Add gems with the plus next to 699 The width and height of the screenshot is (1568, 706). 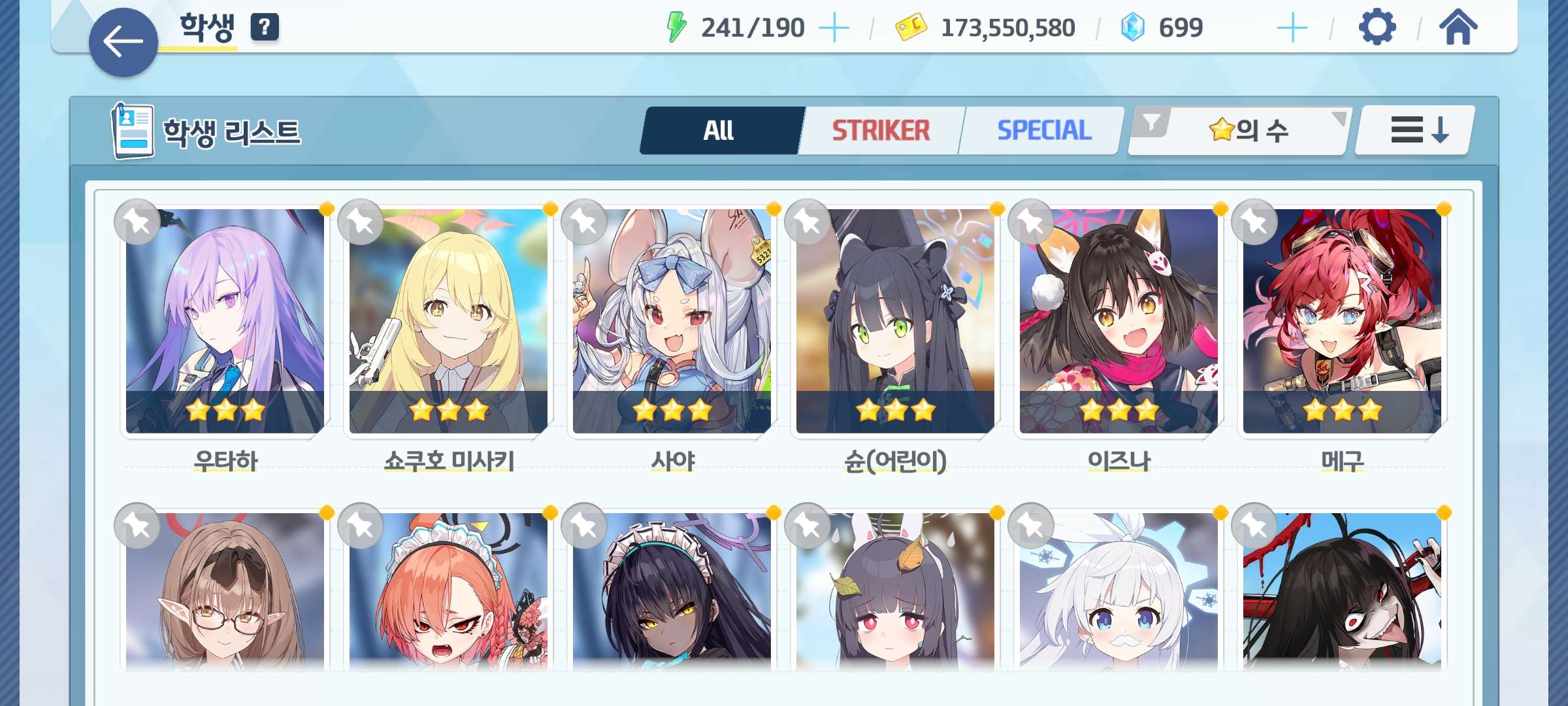coord(1292,28)
